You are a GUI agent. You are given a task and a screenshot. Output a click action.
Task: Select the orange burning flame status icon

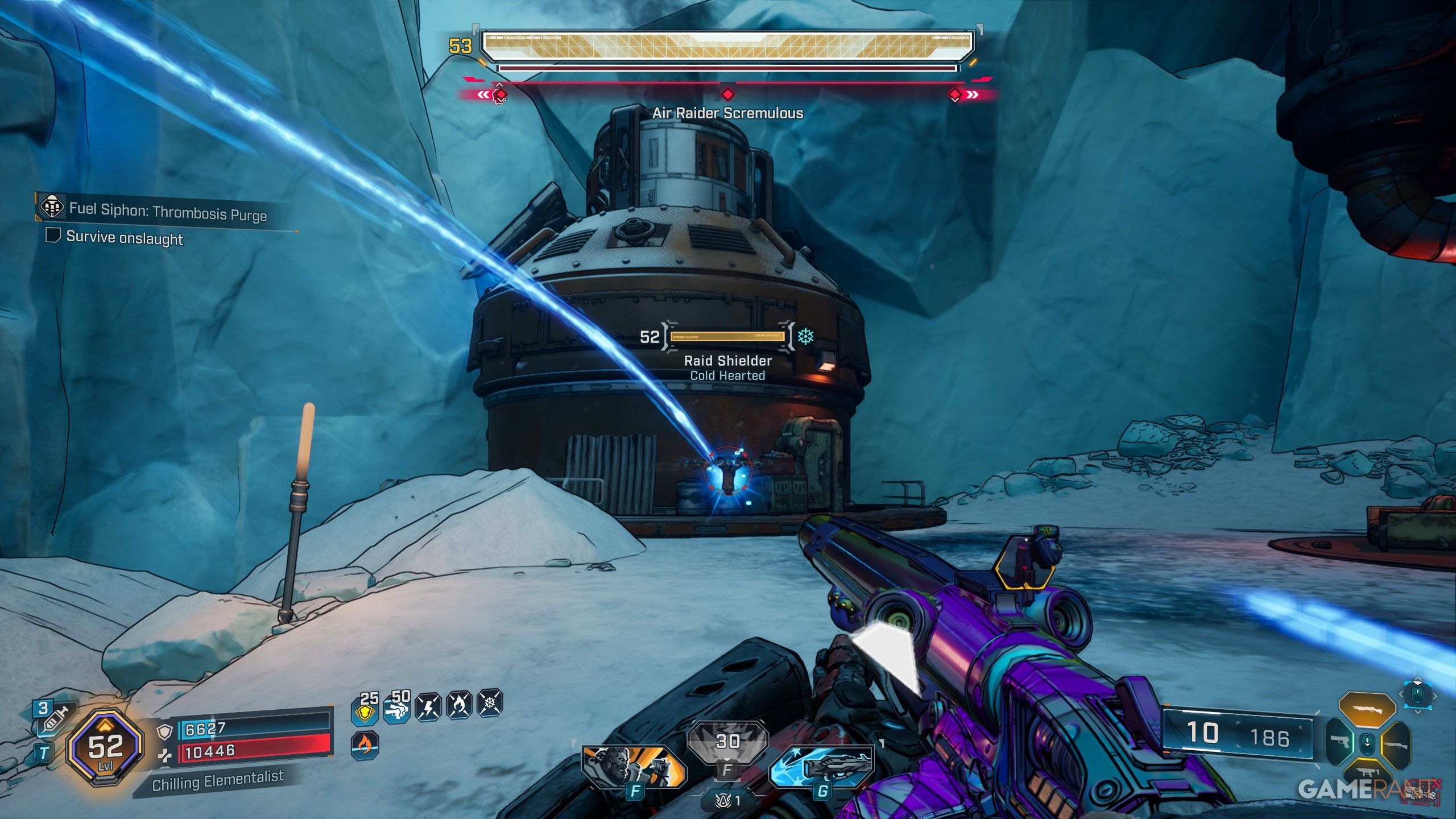pyautogui.click(x=365, y=744)
